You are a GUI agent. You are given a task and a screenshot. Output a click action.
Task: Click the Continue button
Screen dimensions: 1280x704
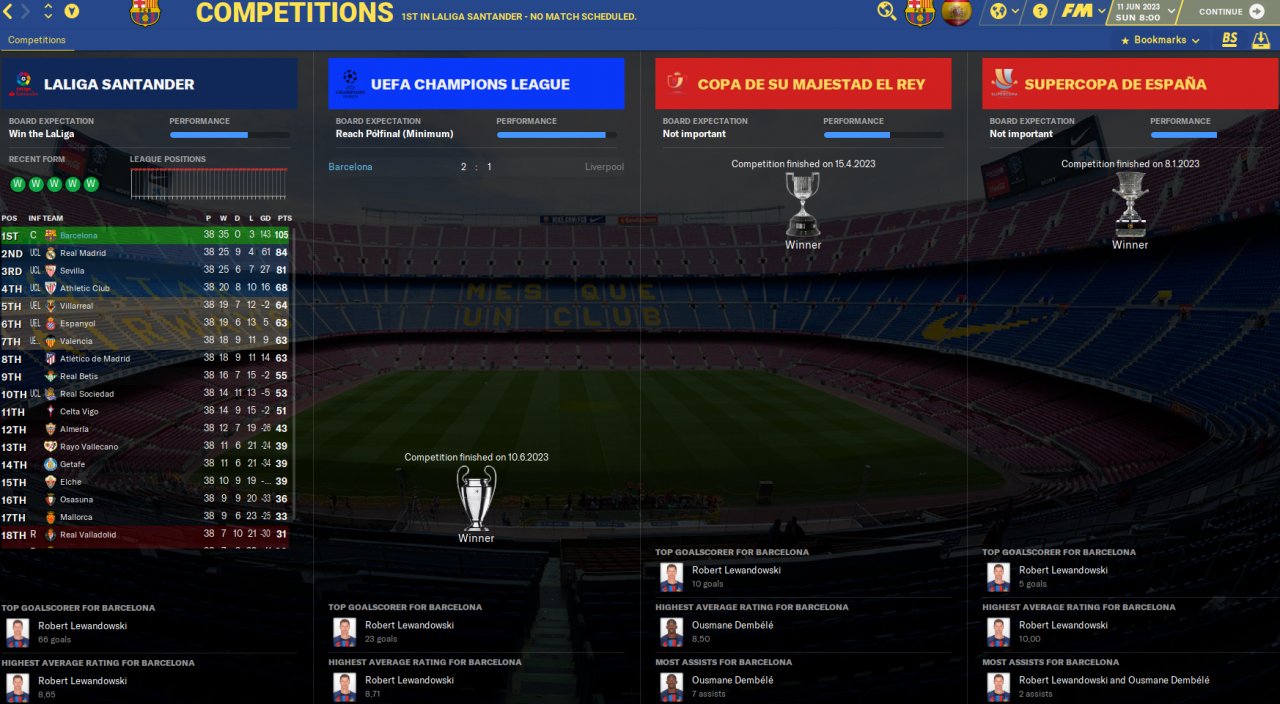[x=1228, y=12]
